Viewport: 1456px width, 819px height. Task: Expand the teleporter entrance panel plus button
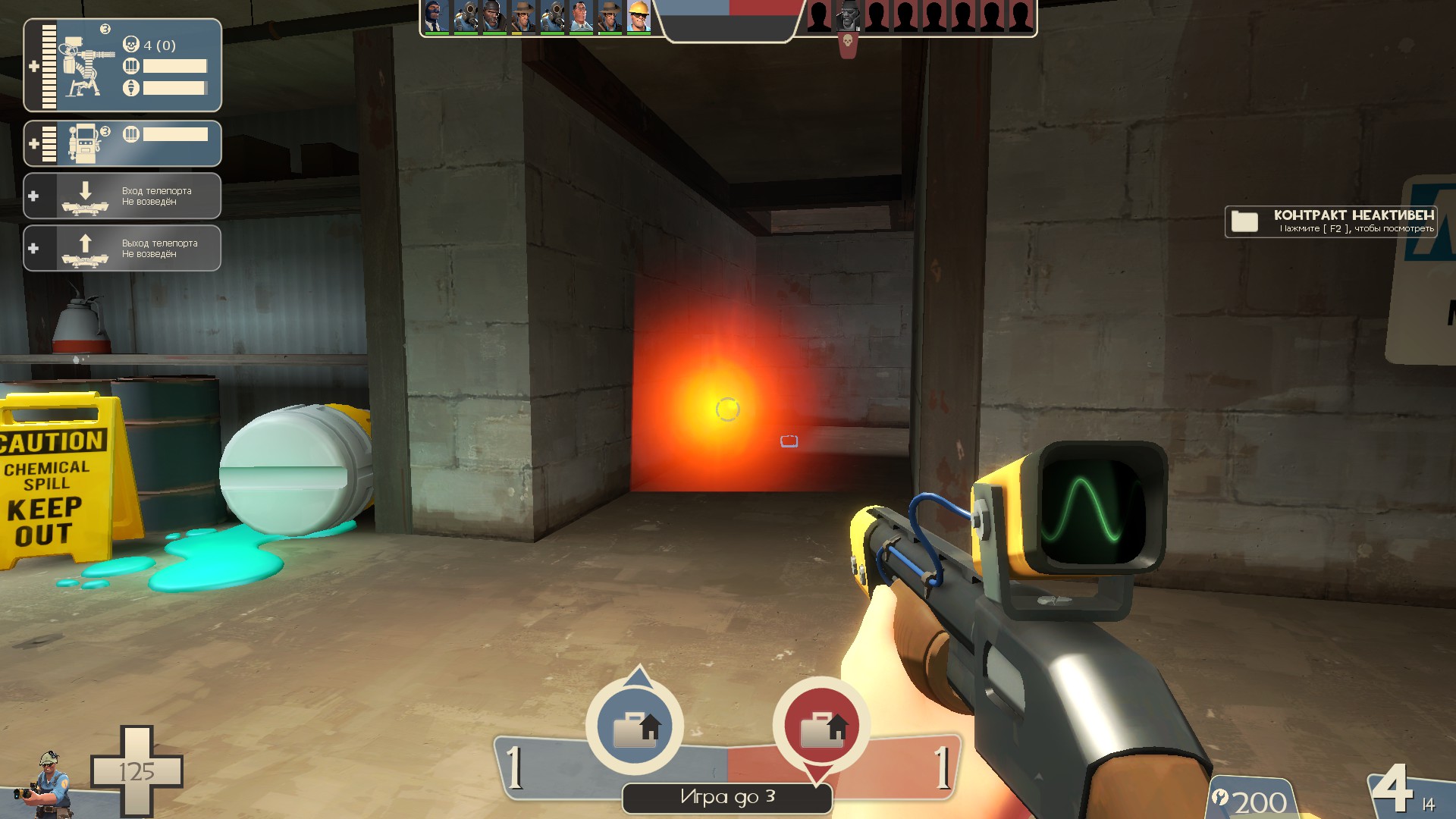(32, 196)
